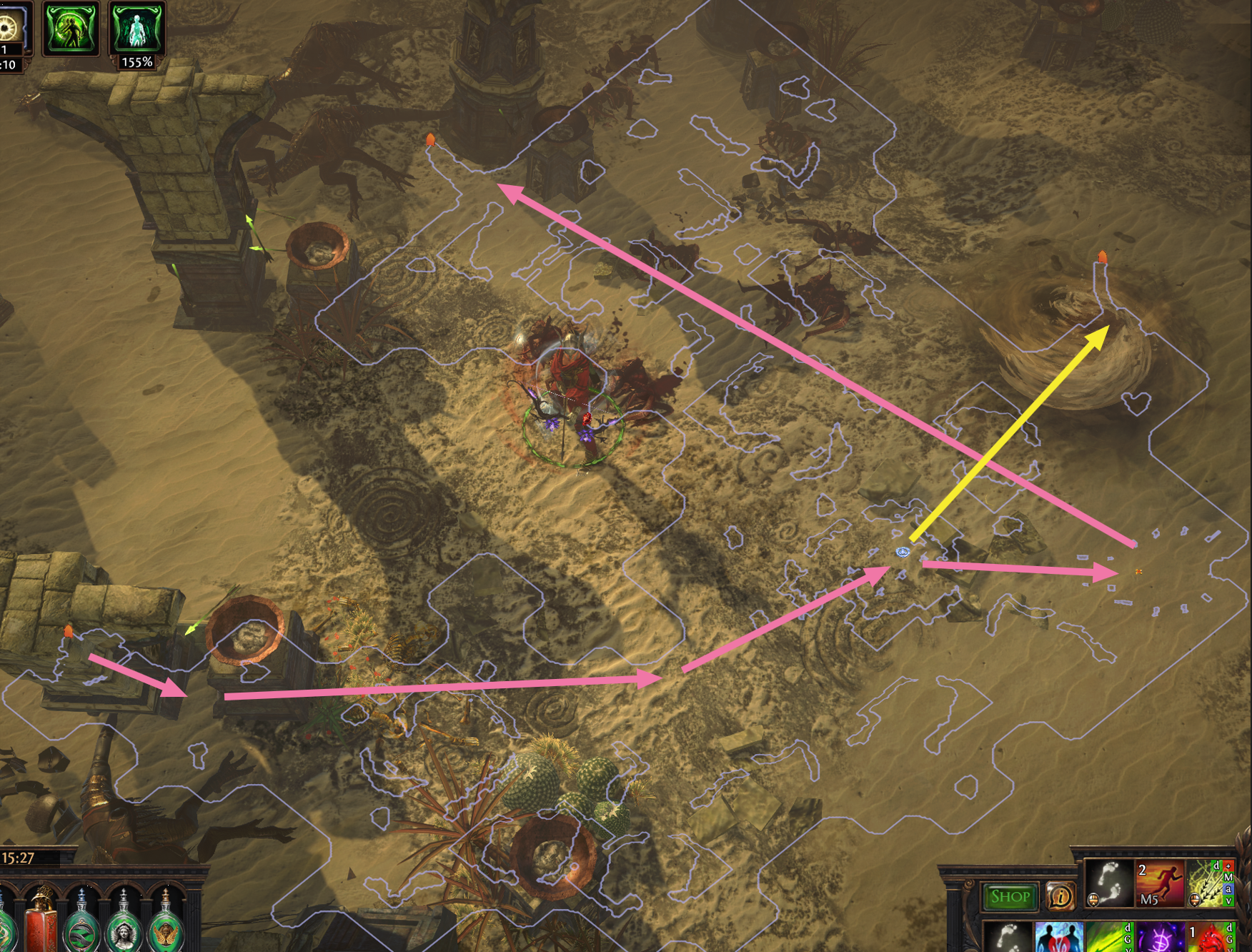Open the info panel beside the Shop button
1252x952 pixels.
(x=1062, y=895)
